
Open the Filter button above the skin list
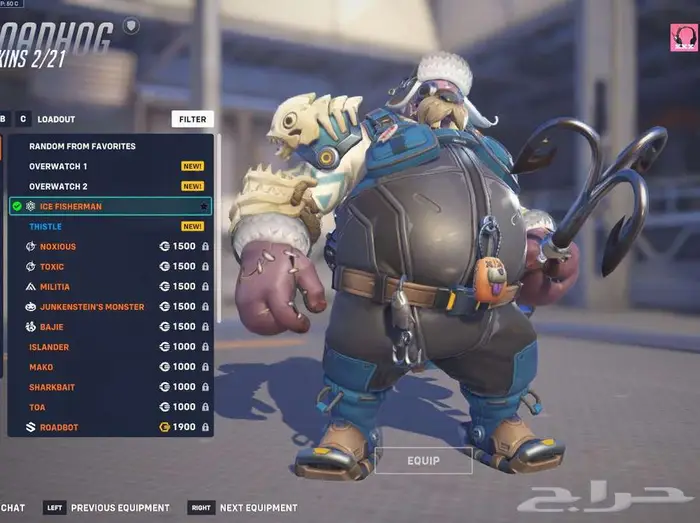[192, 119]
